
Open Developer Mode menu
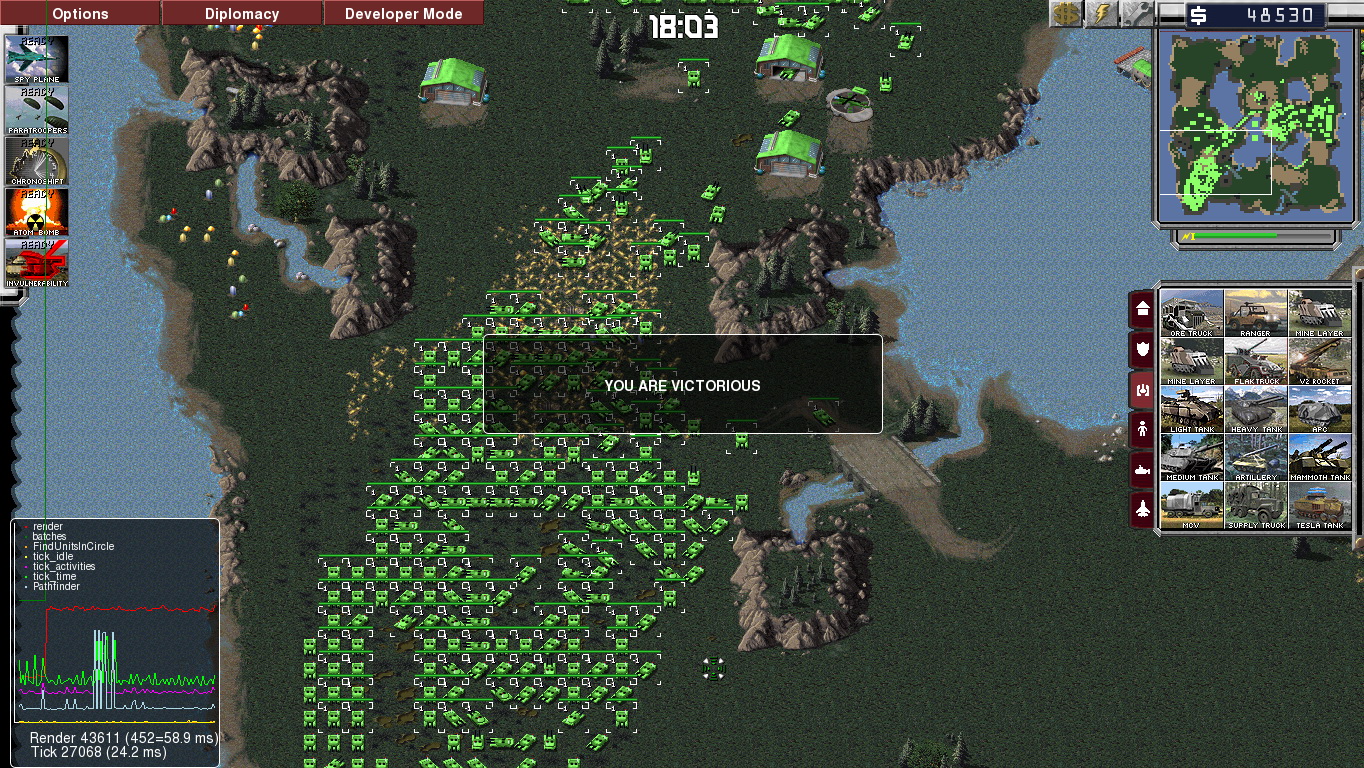(x=403, y=14)
